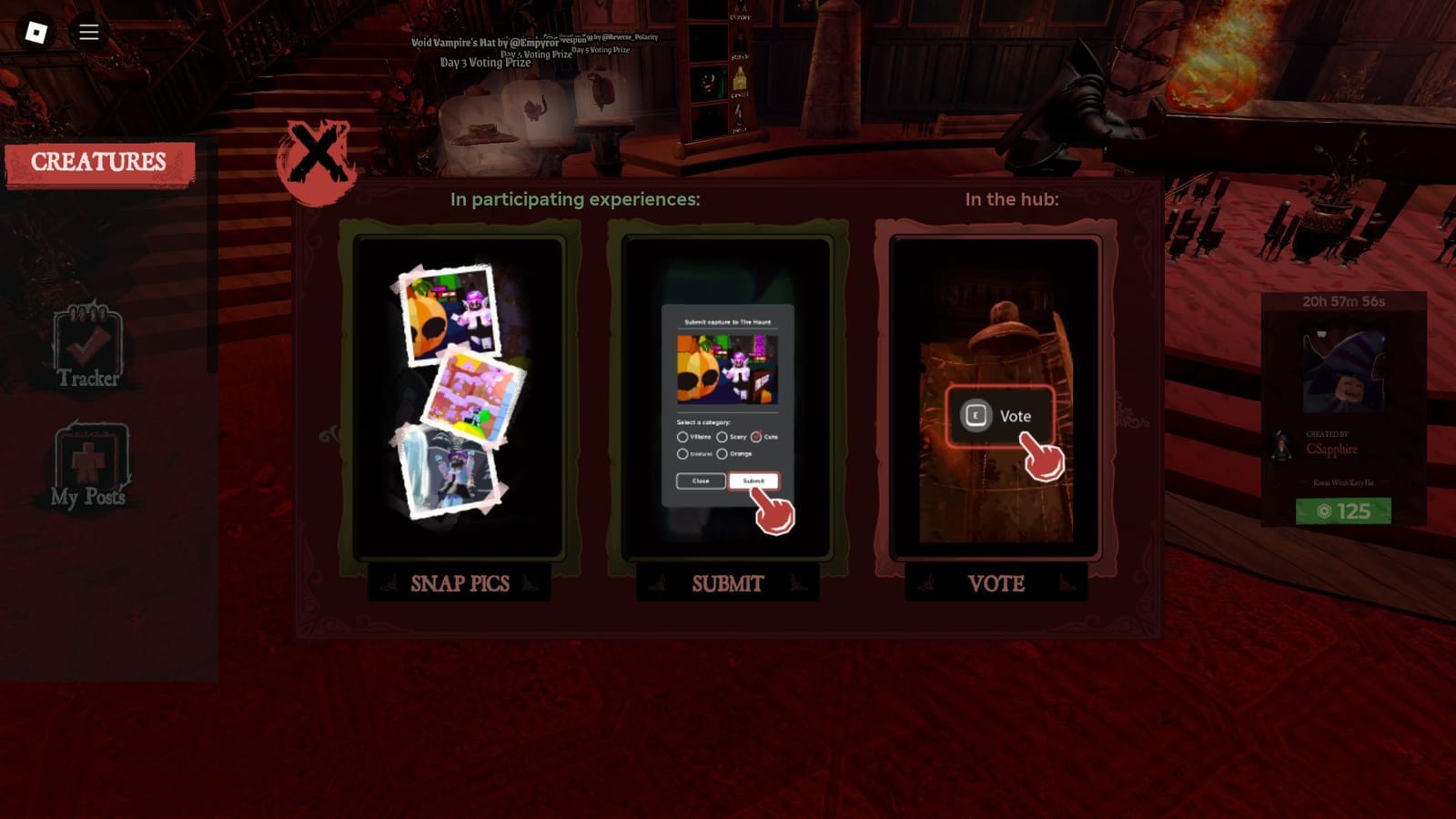The image size is (1456, 819).
Task: Select the Scary category radio button
Action: (723, 437)
